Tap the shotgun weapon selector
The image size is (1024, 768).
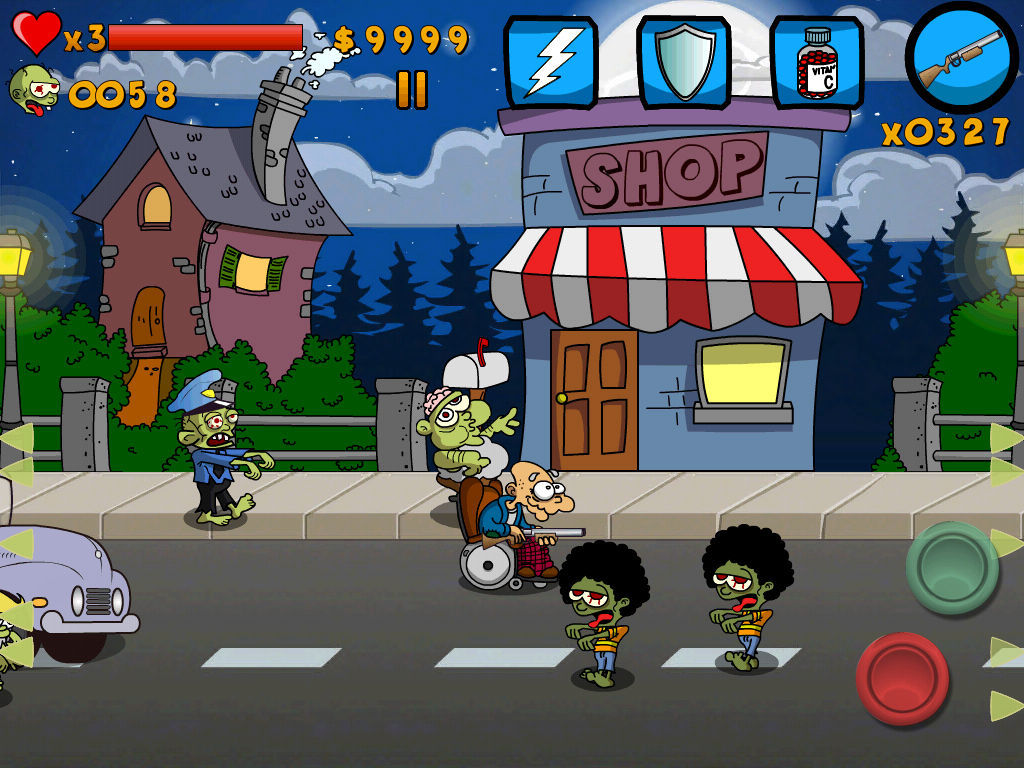(x=961, y=57)
